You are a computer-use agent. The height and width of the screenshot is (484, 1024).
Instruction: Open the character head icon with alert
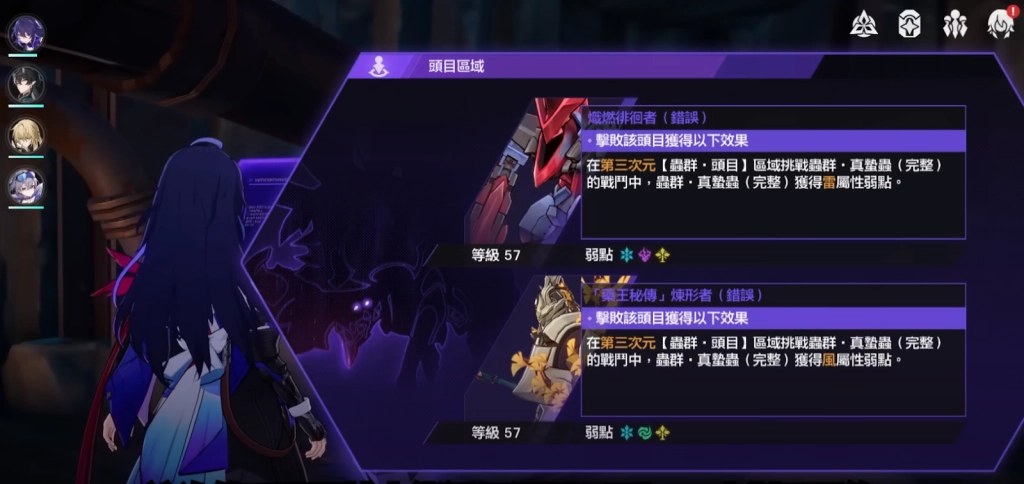pos(999,24)
